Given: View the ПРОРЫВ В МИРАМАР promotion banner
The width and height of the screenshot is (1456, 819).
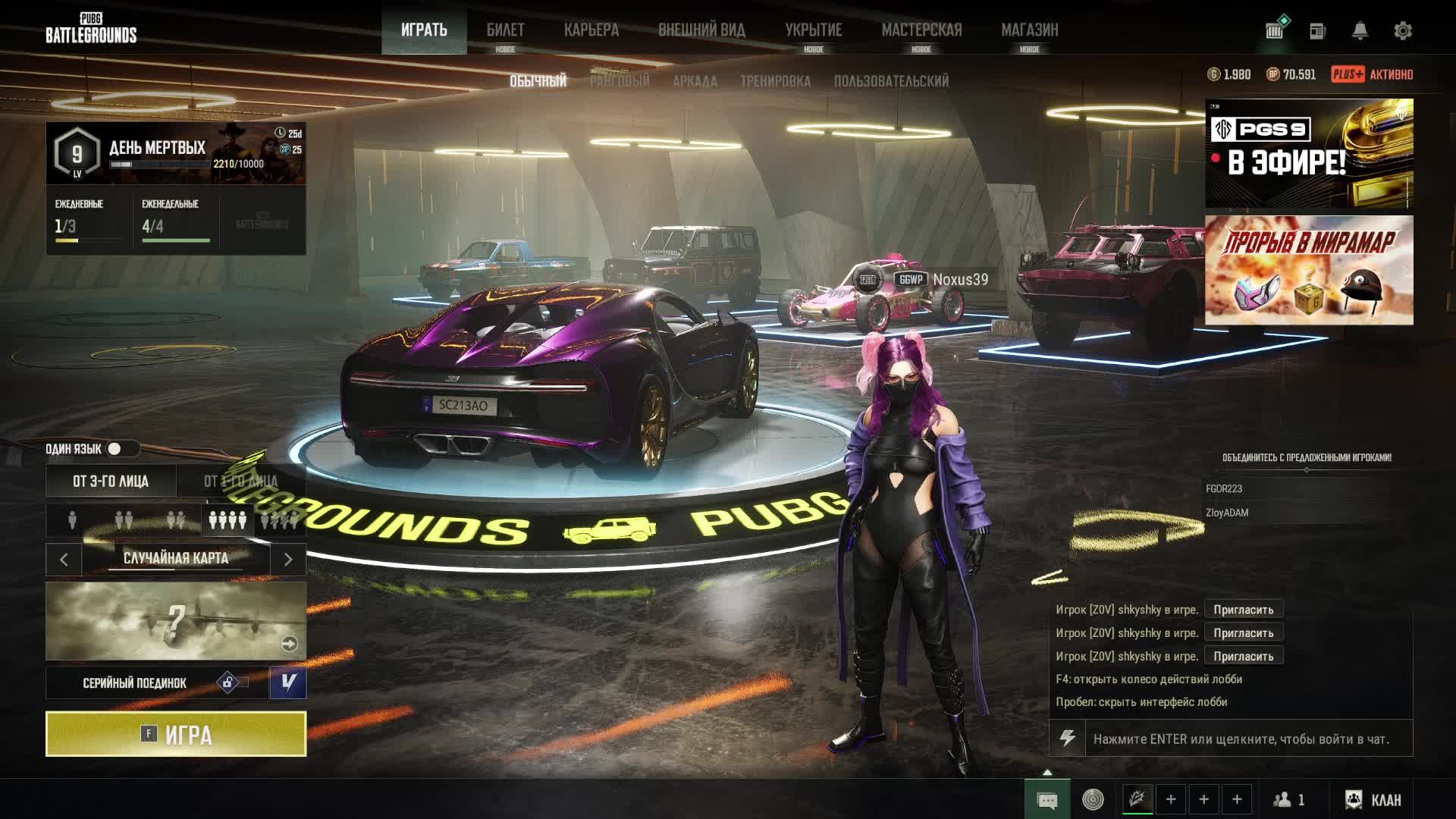Looking at the screenshot, I should pos(1309,270).
